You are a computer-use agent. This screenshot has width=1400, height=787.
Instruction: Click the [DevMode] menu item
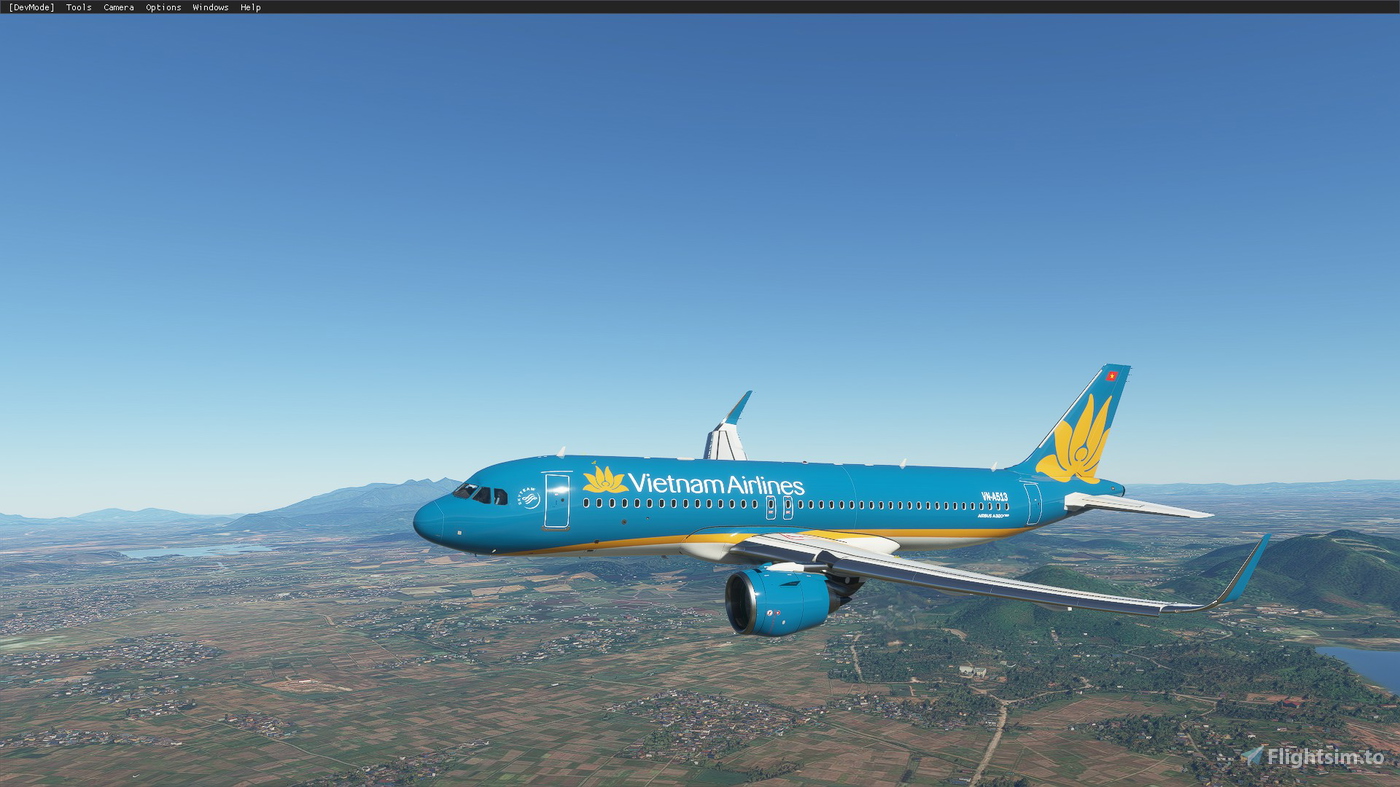31,7
